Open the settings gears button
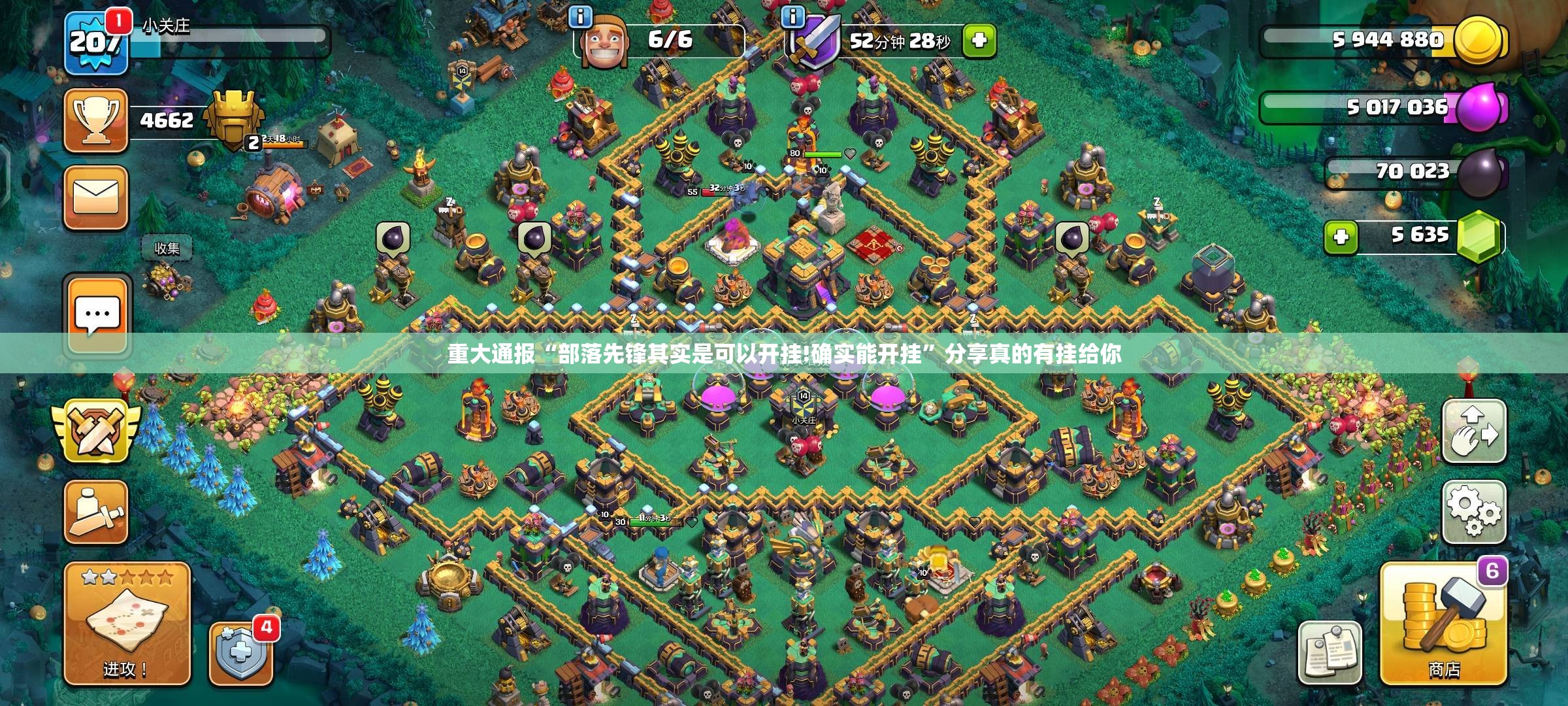Viewport: 1568px width, 706px height. [x=1474, y=513]
